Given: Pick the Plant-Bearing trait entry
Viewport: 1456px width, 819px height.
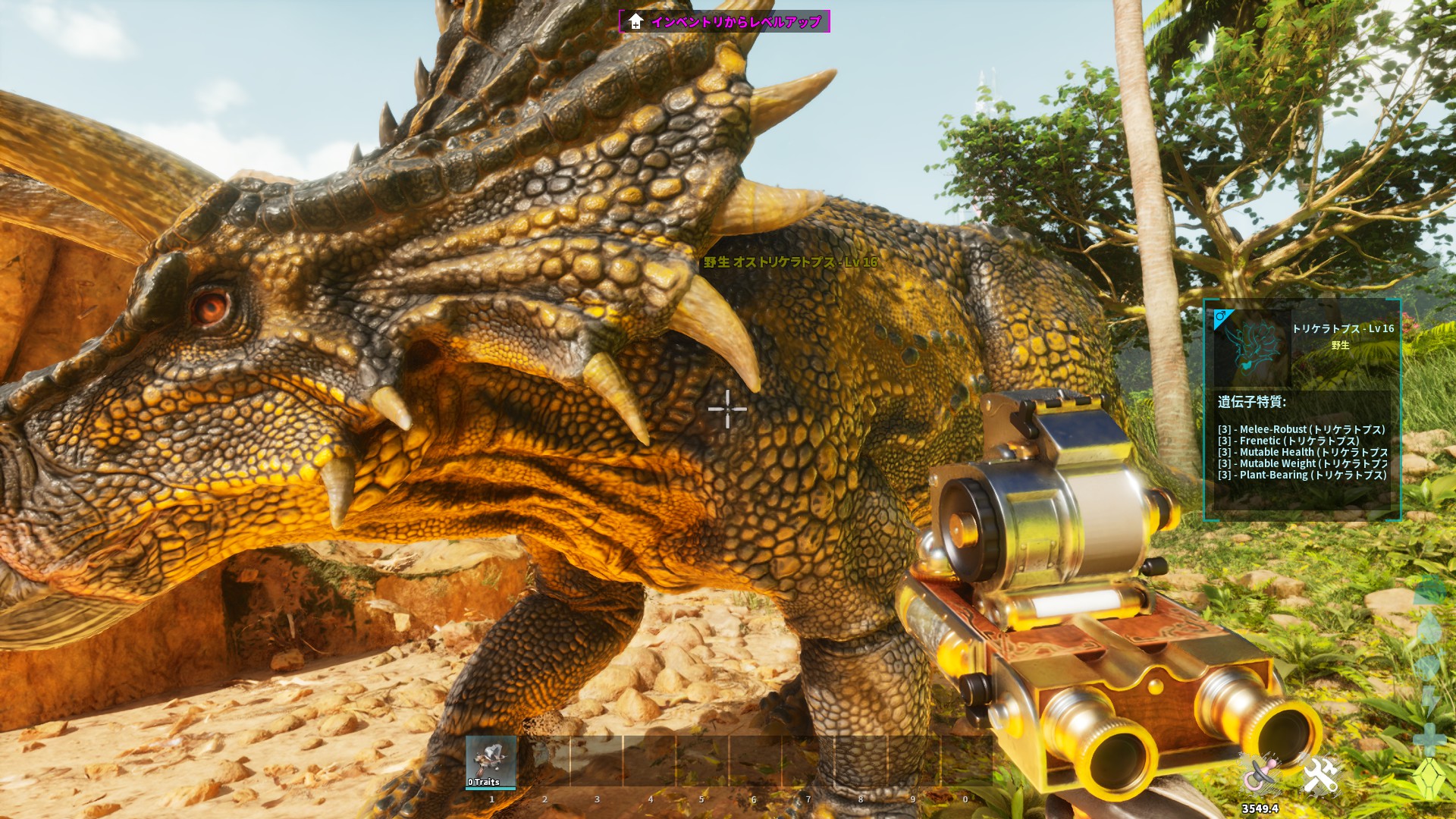Looking at the screenshot, I should click(1301, 475).
